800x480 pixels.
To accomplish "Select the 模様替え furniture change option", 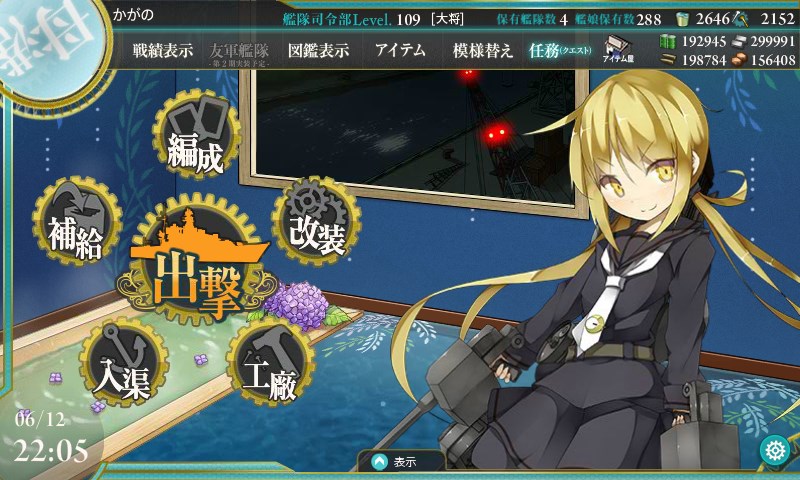I will [482, 51].
